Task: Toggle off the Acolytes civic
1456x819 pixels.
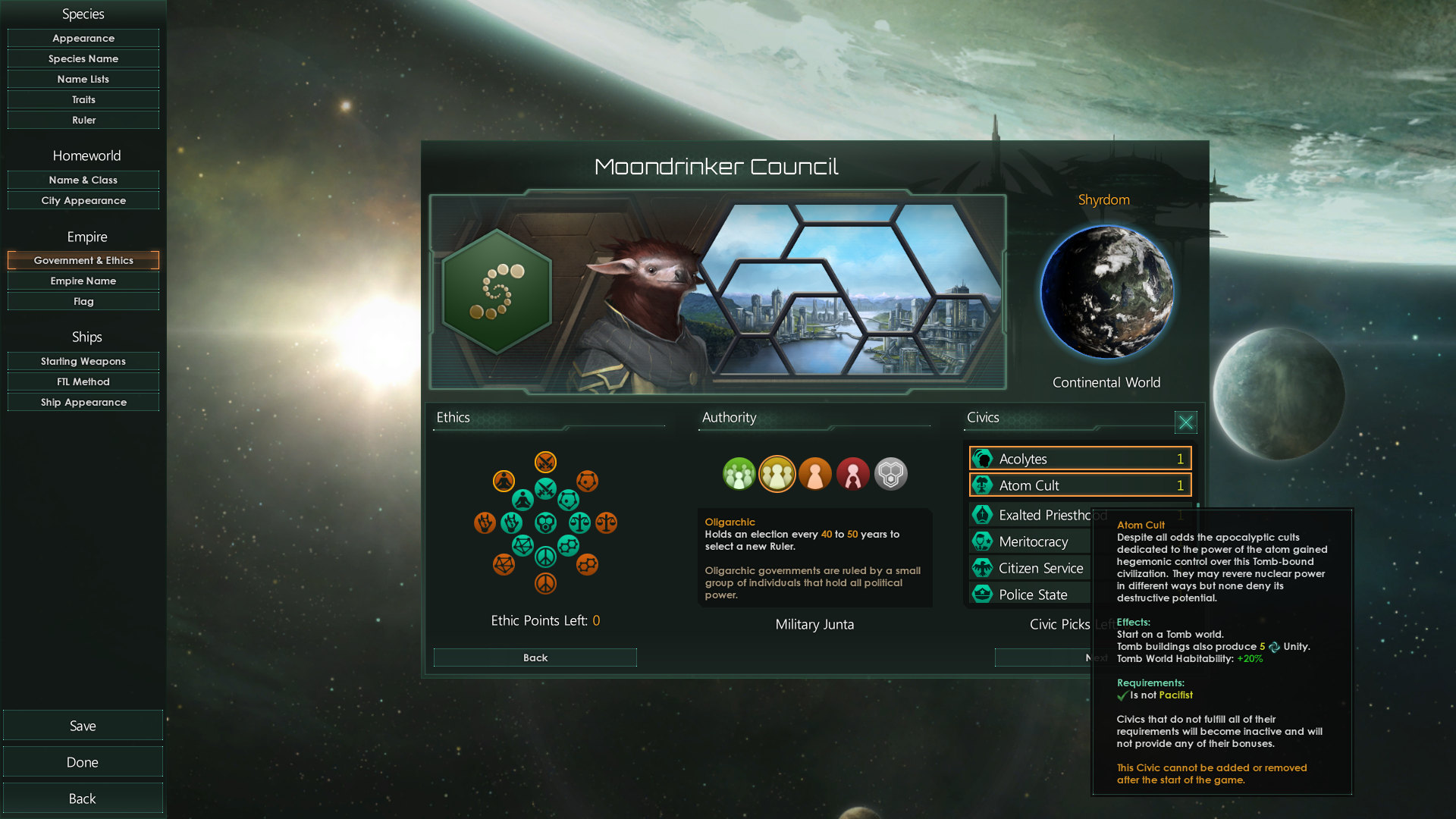Action: 1079,458
